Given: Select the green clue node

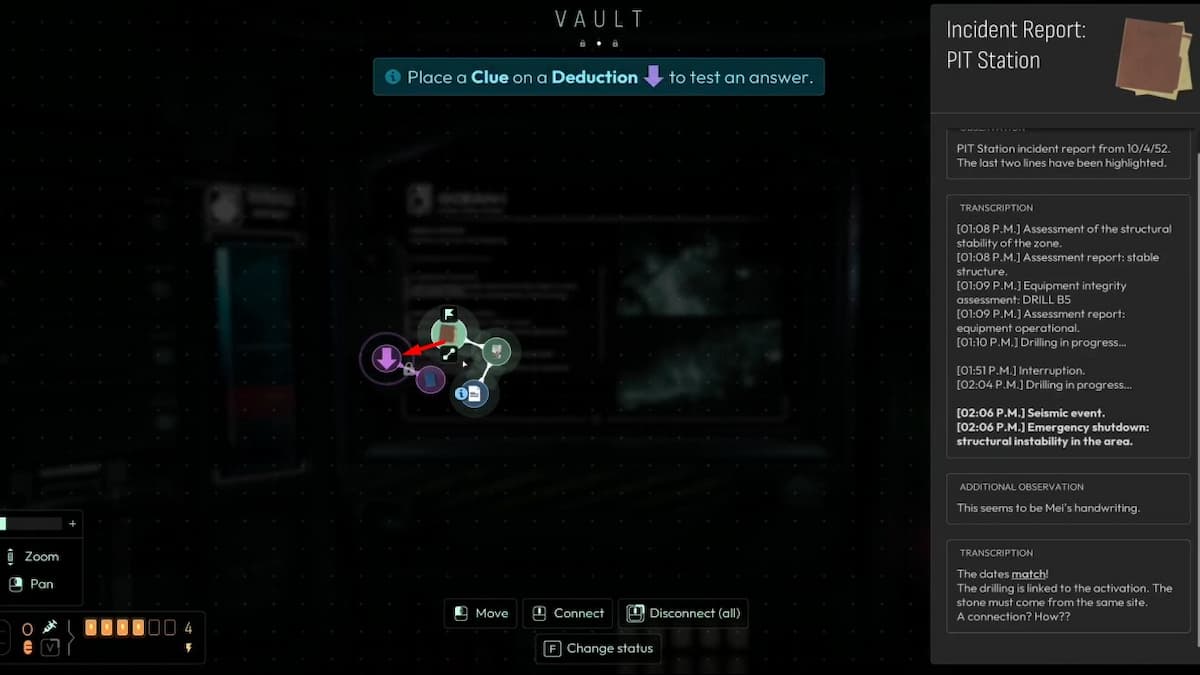Looking at the screenshot, I should [497, 351].
